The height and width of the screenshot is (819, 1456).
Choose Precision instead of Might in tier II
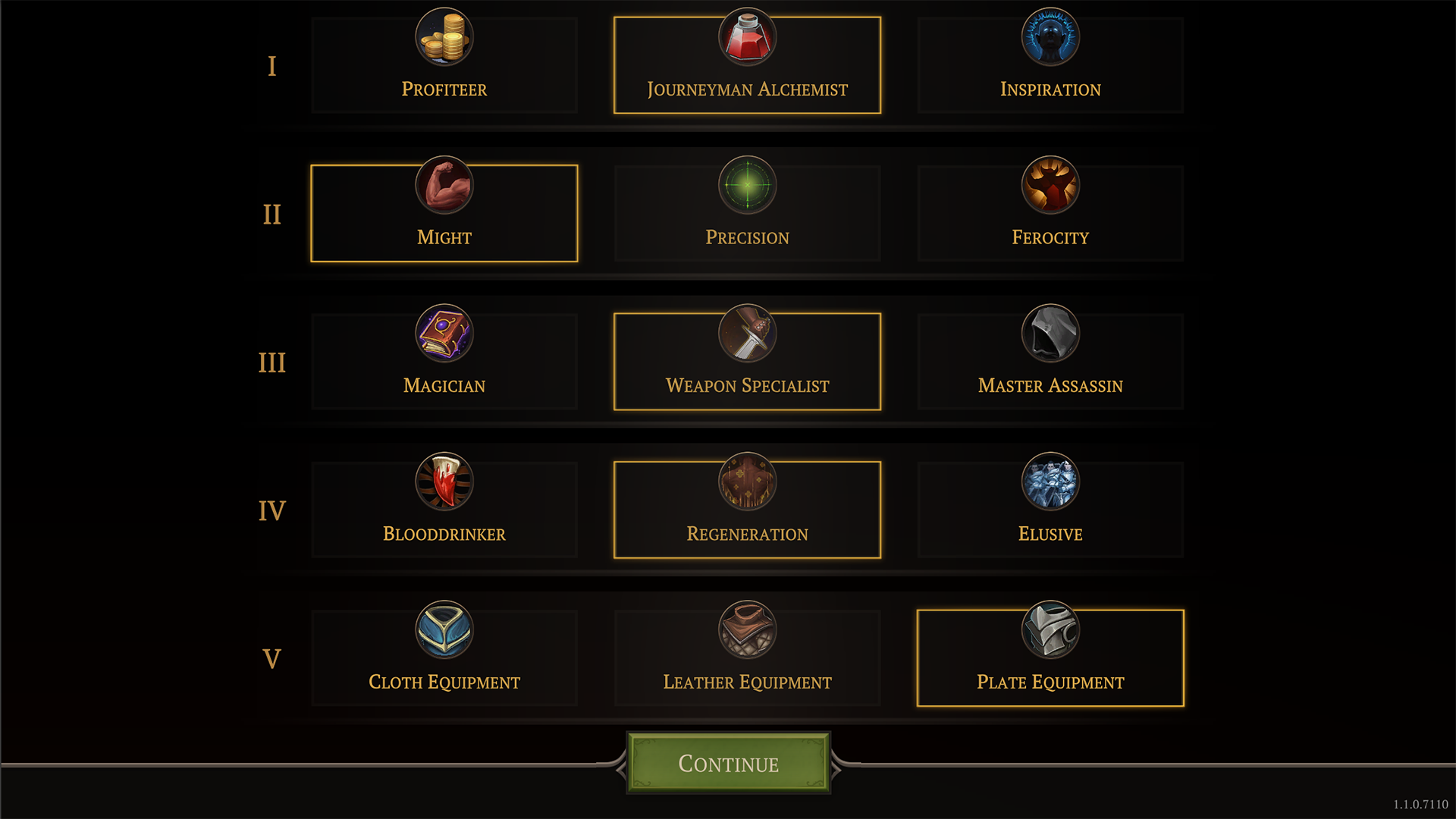[747, 212]
